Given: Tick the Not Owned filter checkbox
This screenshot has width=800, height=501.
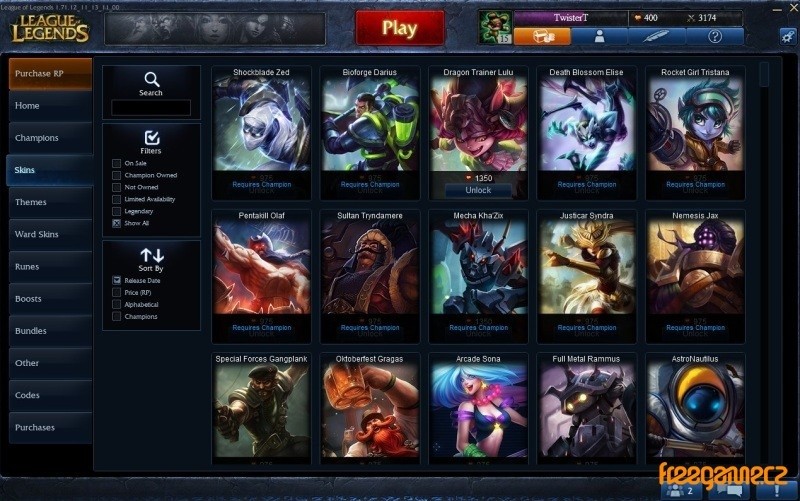Looking at the screenshot, I should tap(117, 187).
